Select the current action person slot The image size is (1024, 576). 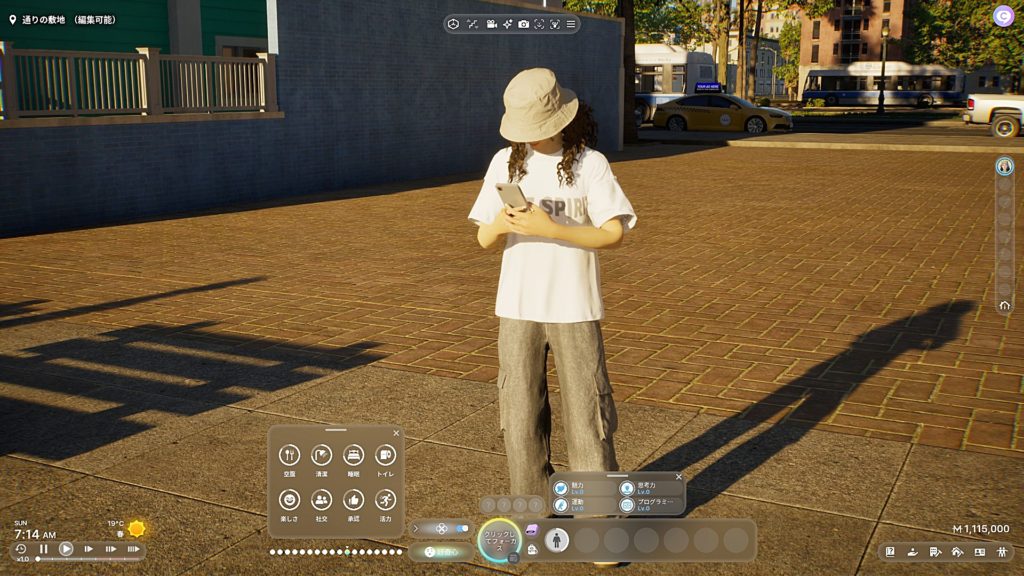(557, 540)
